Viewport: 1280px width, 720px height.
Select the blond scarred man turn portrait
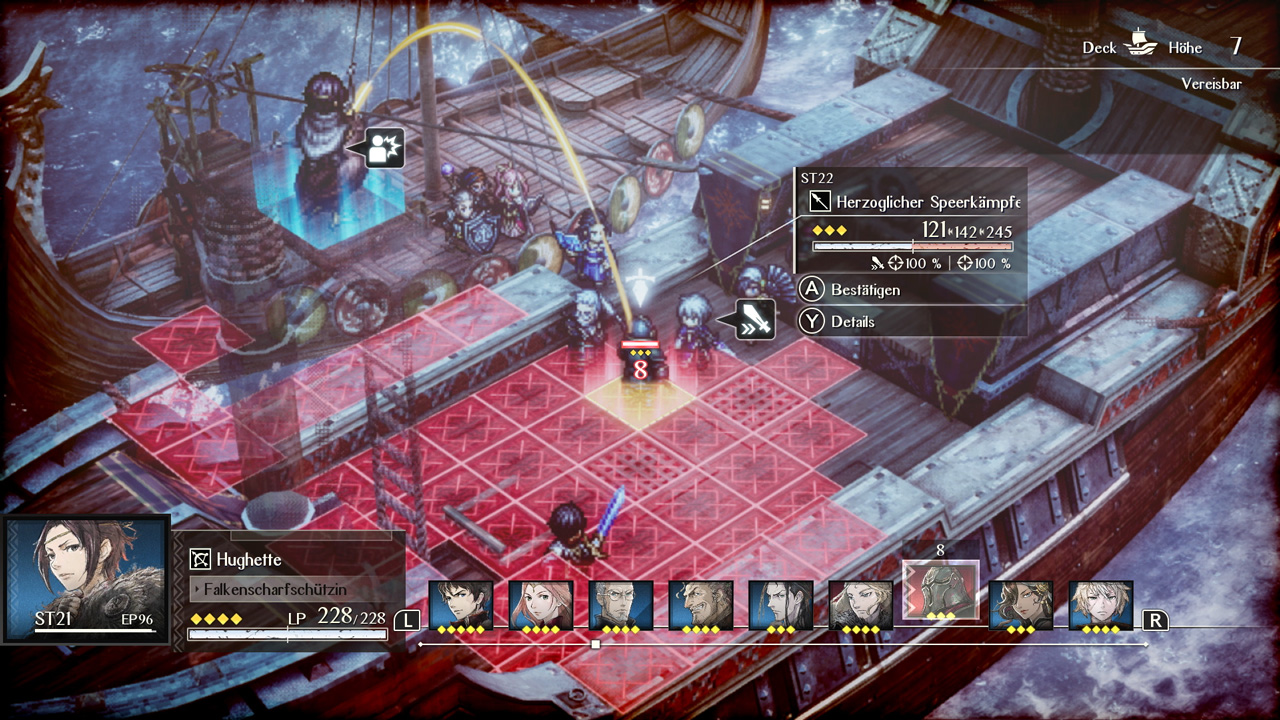click(1101, 604)
